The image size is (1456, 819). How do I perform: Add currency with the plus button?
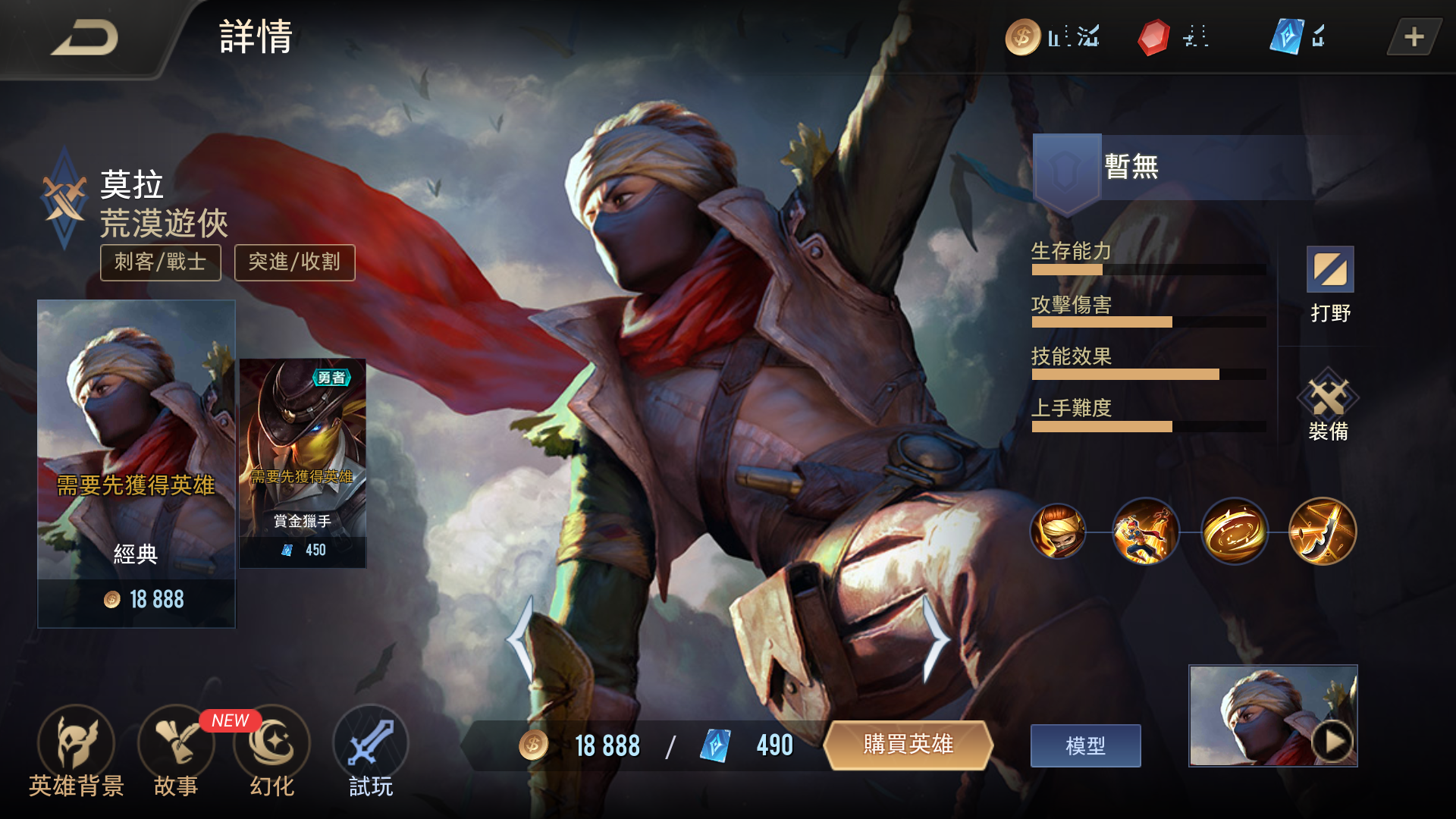[x=1414, y=37]
